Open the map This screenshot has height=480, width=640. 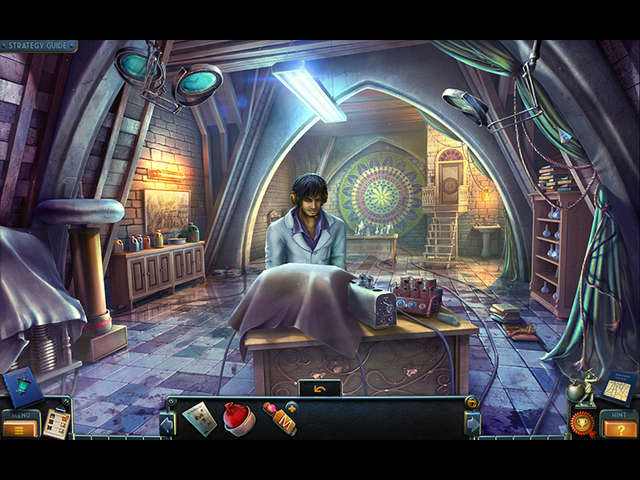pos(619,386)
